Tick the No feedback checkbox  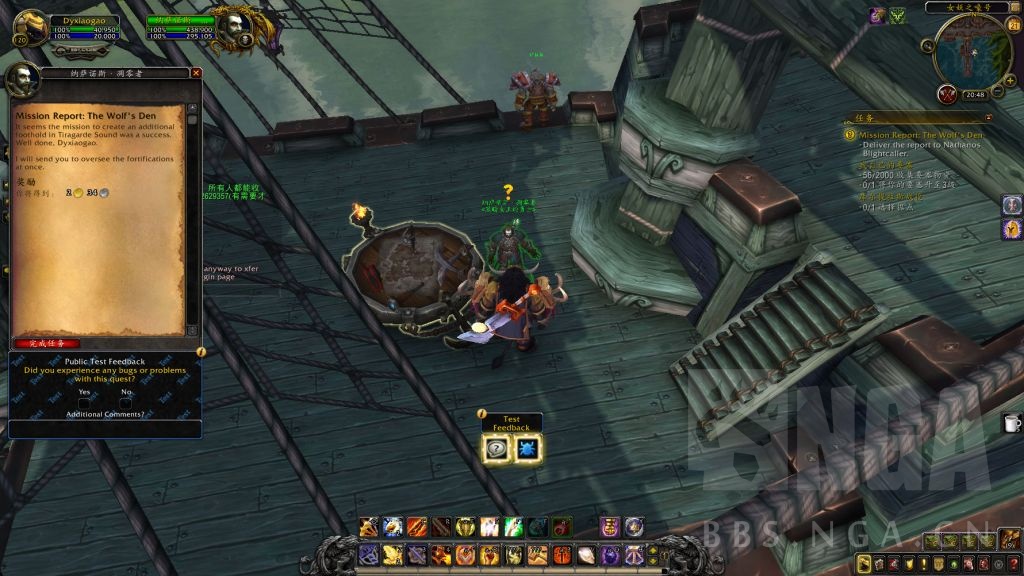point(126,401)
